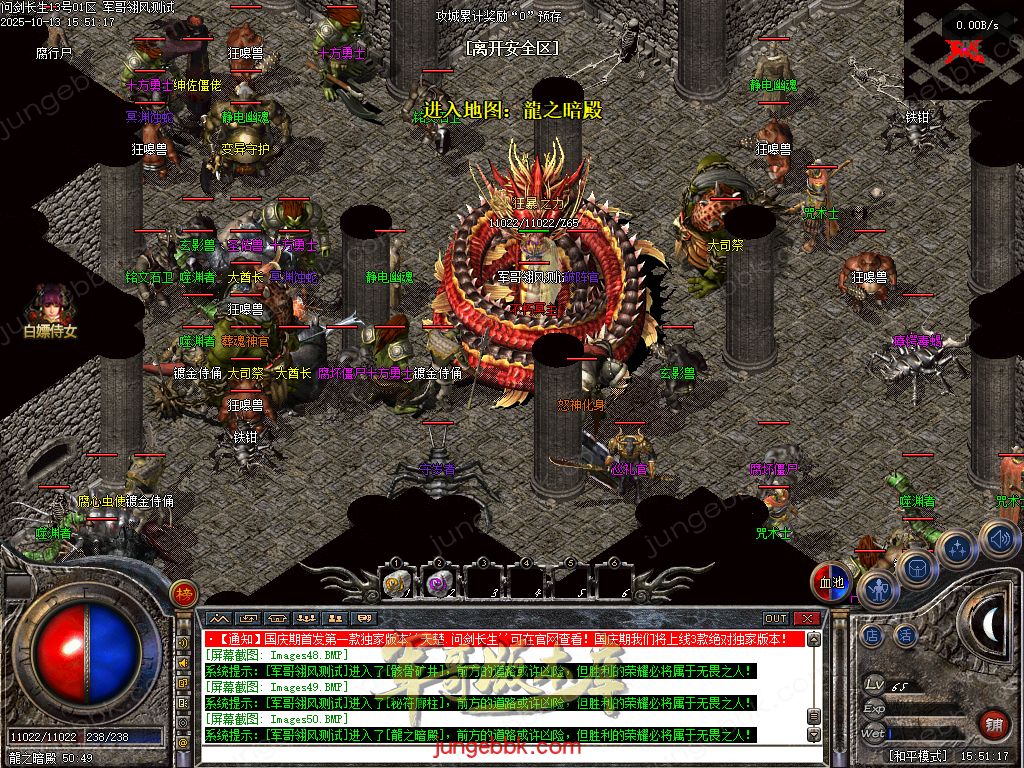This screenshot has width=1024, height=768.
Task: Open the skills sparkle round button
Action: click(958, 548)
